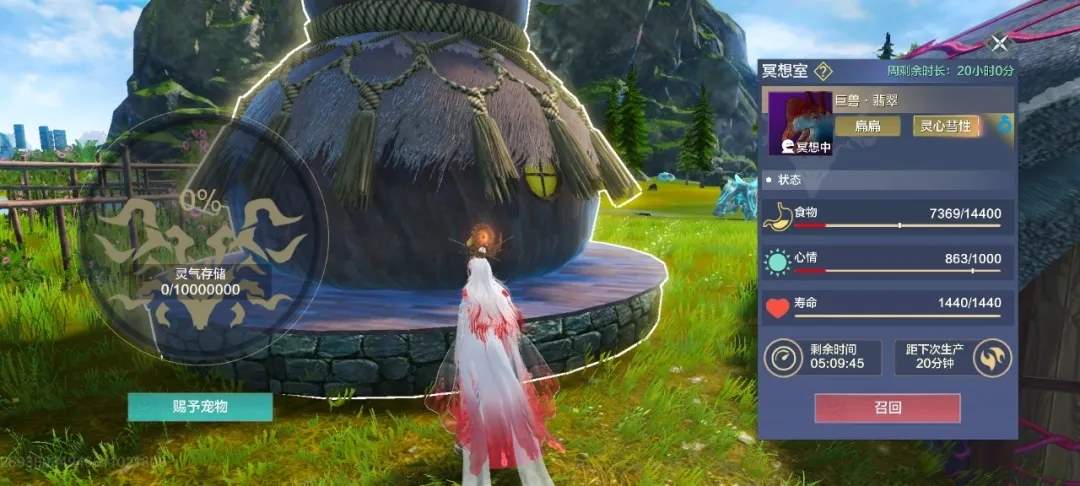This screenshot has height=486, width=1080.
Task: Tap the next-production swirl icon
Action: click(x=992, y=357)
